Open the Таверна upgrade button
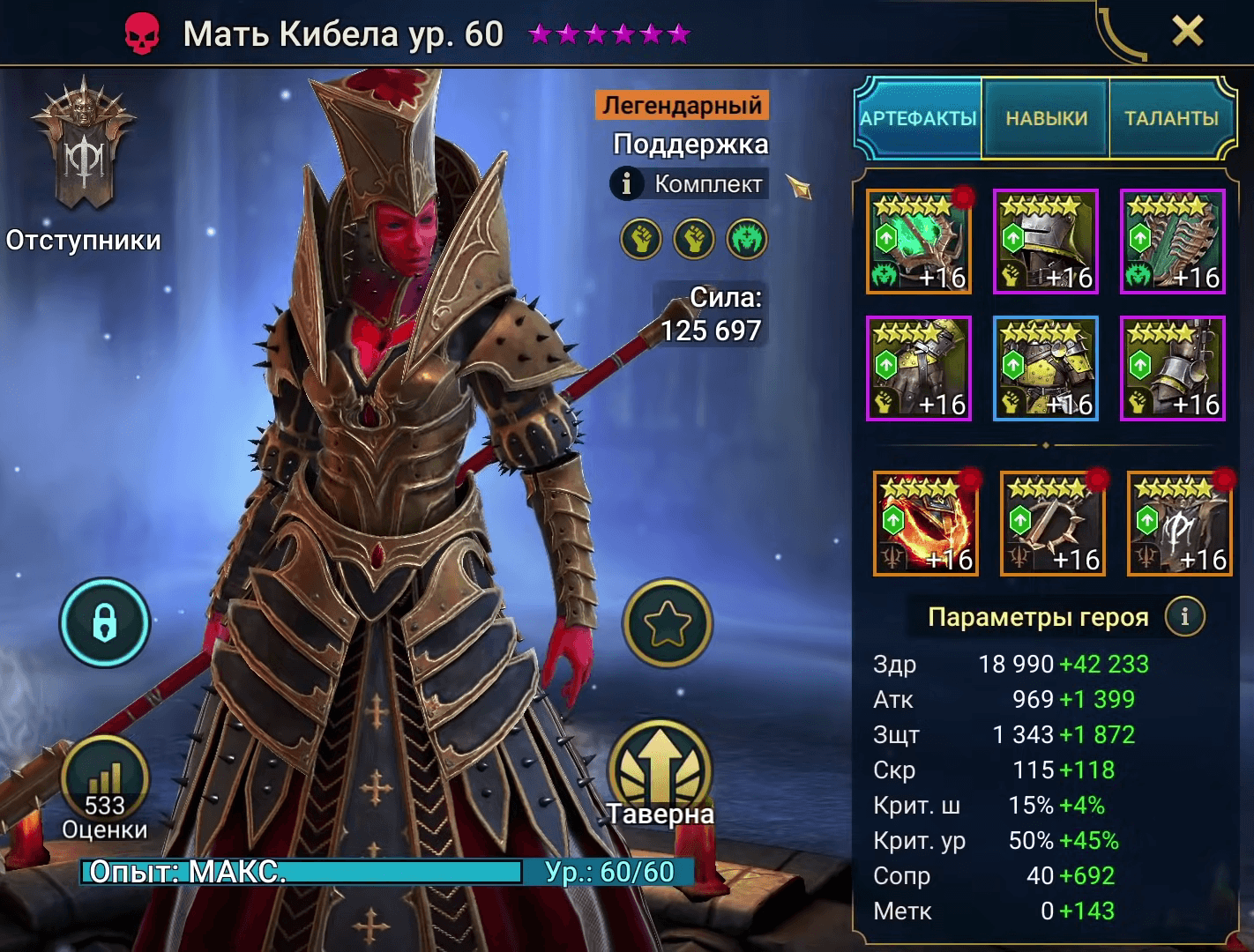 coord(661,770)
